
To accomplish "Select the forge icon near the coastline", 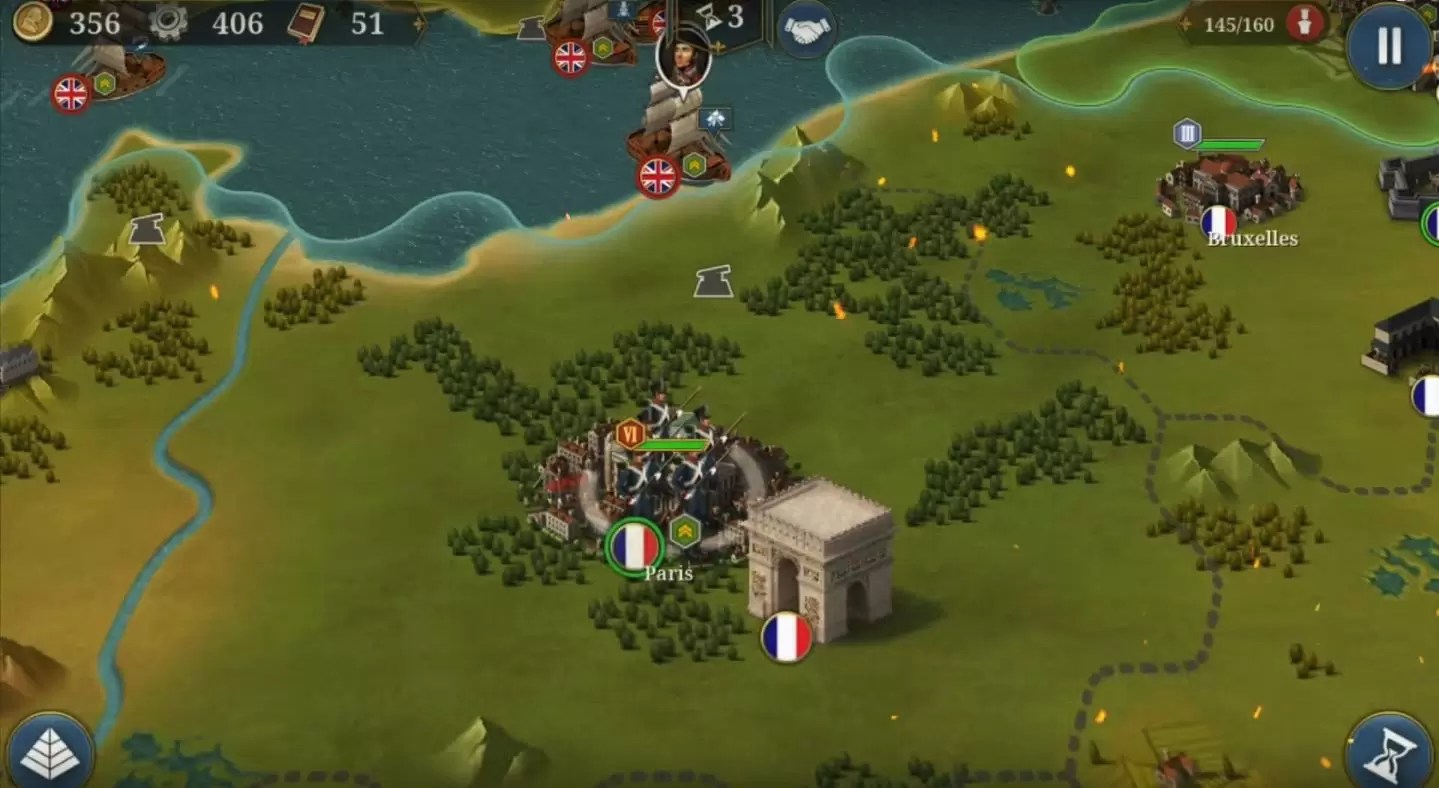I will point(146,227).
